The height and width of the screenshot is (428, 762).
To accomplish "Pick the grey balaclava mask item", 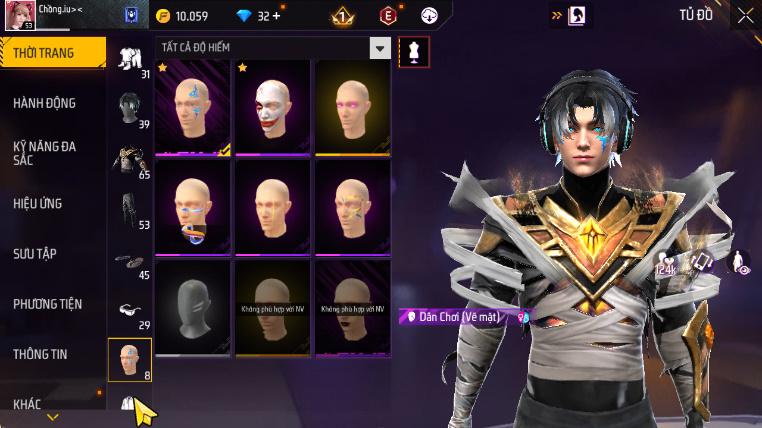I will (x=193, y=307).
